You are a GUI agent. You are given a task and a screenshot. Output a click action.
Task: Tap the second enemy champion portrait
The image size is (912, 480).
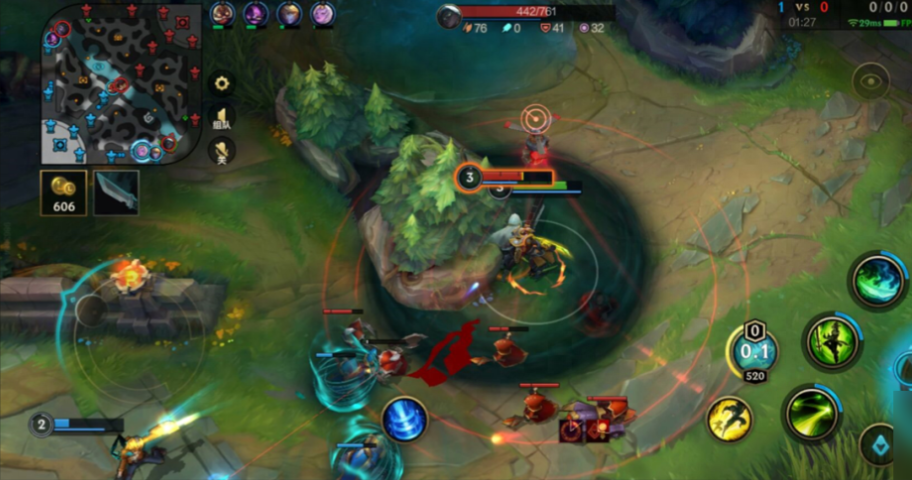[x=256, y=14]
